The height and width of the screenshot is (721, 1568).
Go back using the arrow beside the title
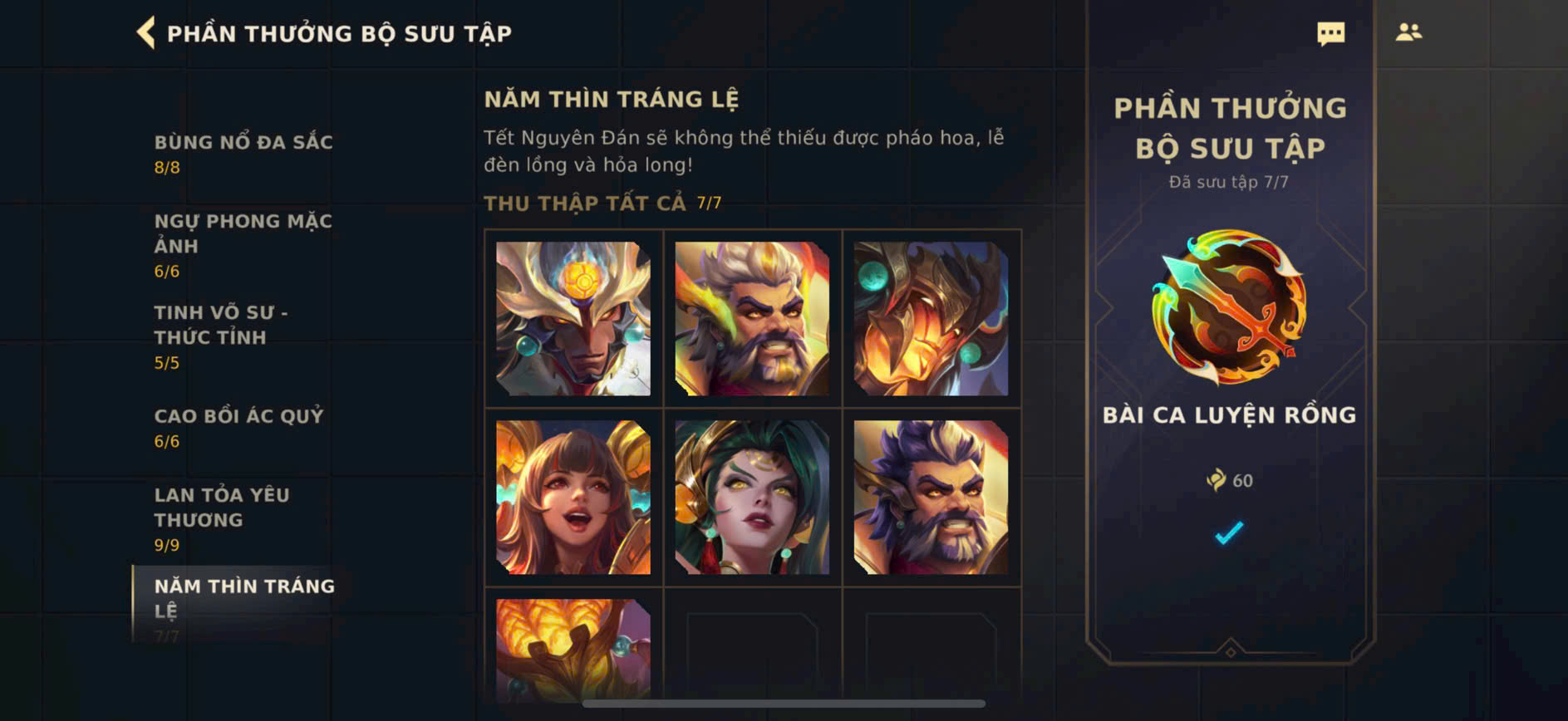click(146, 33)
